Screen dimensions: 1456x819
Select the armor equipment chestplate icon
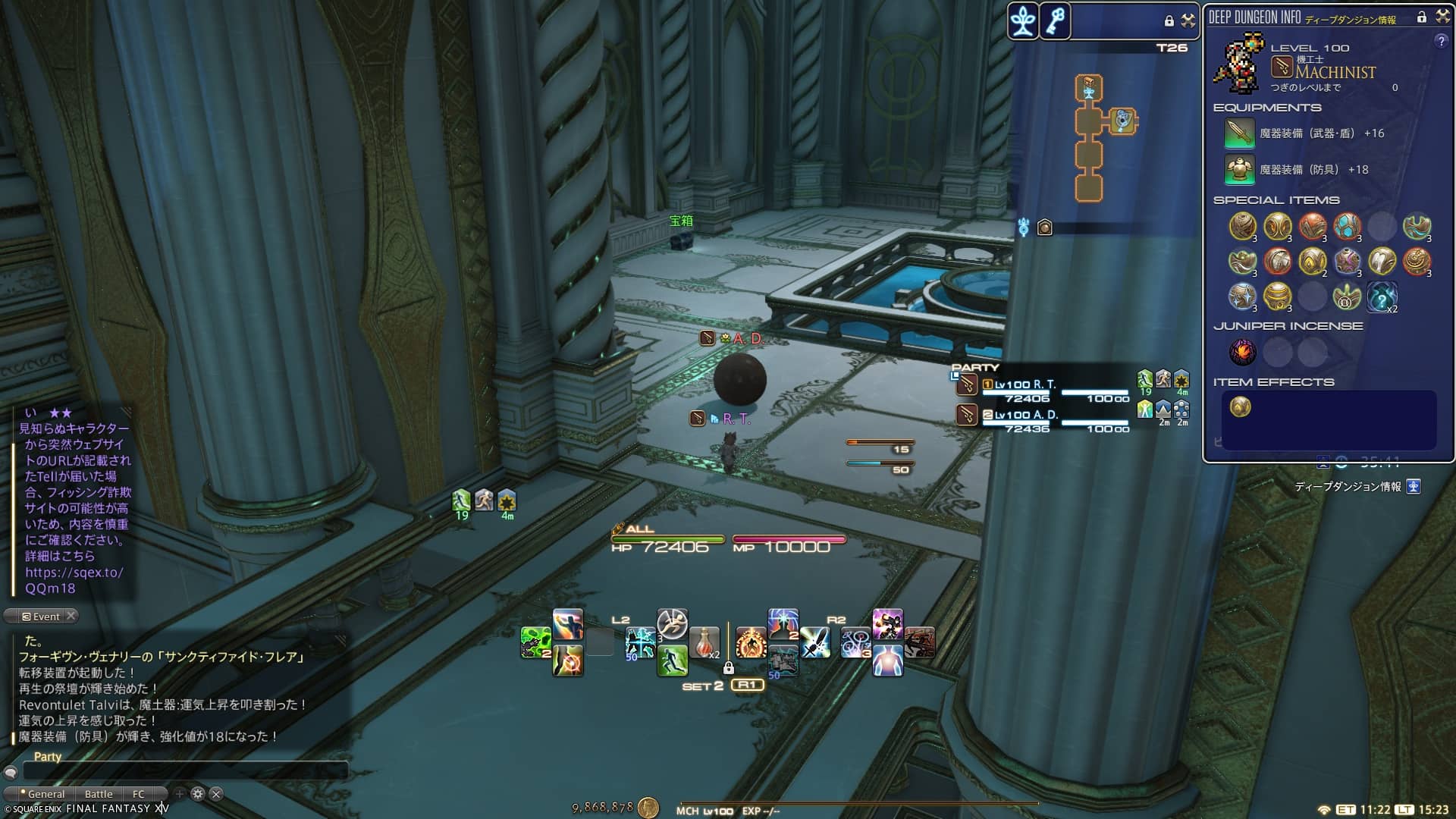[x=1239, y=170]
